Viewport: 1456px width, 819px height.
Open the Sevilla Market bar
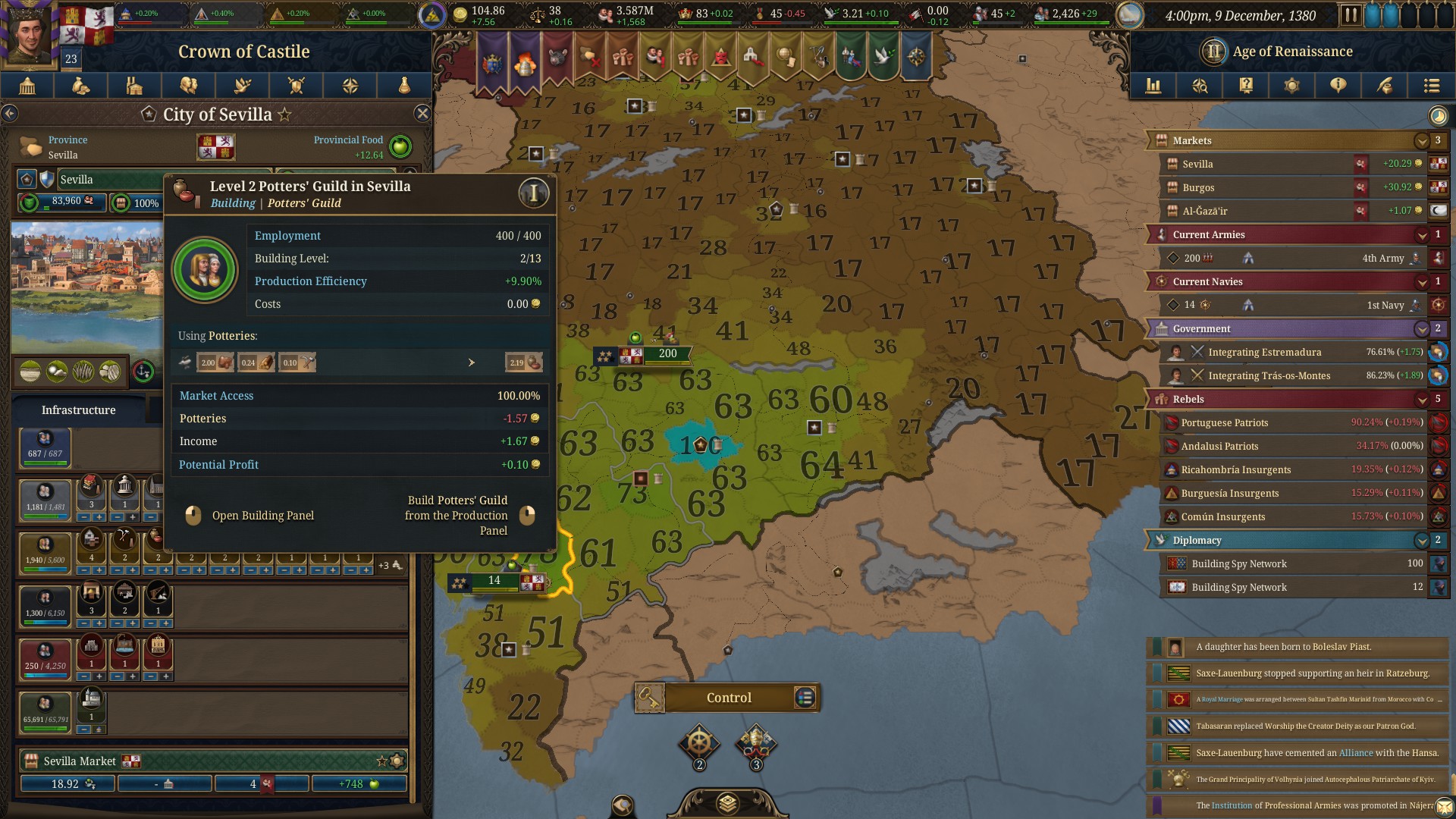click(212, 761)
